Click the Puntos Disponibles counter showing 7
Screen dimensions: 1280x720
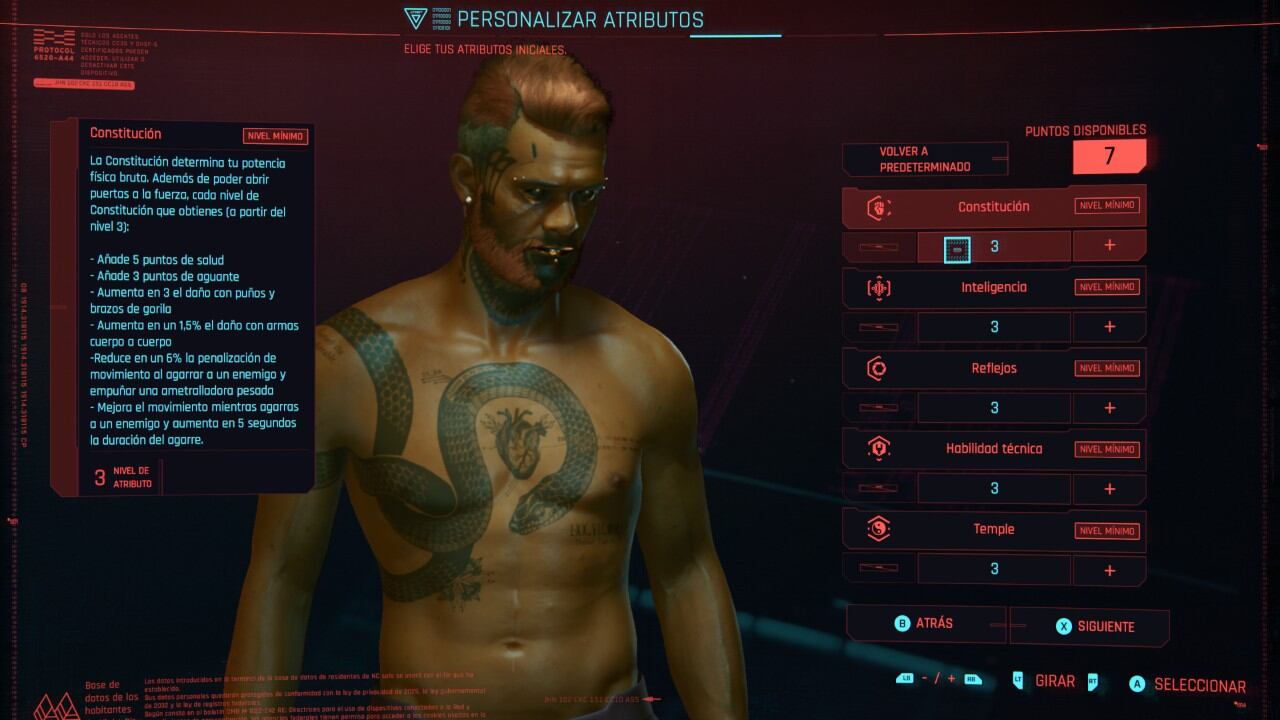(1108, 155)
